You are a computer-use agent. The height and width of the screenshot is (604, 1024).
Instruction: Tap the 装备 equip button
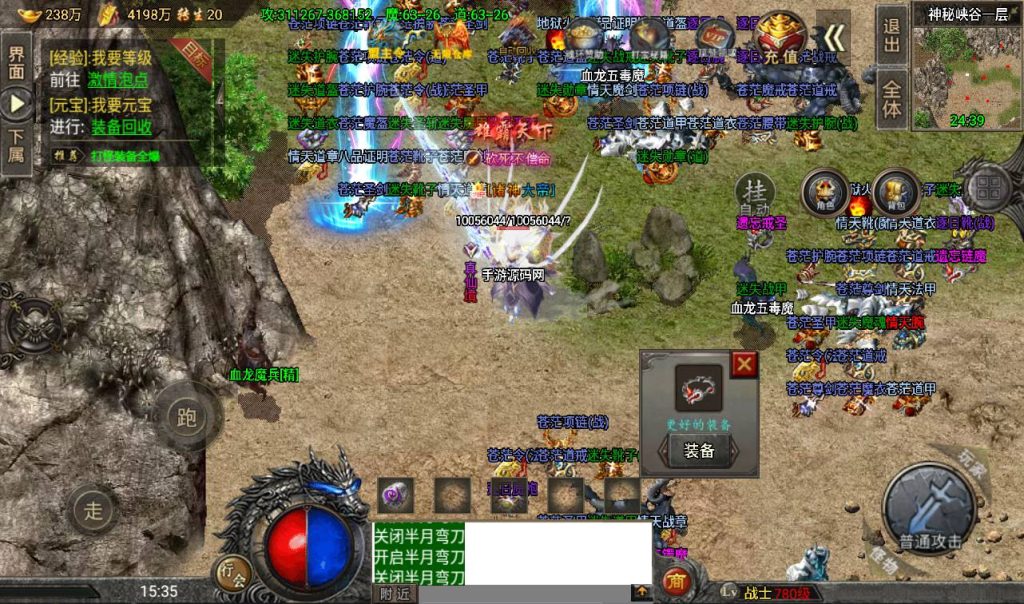tap(699, 451)
